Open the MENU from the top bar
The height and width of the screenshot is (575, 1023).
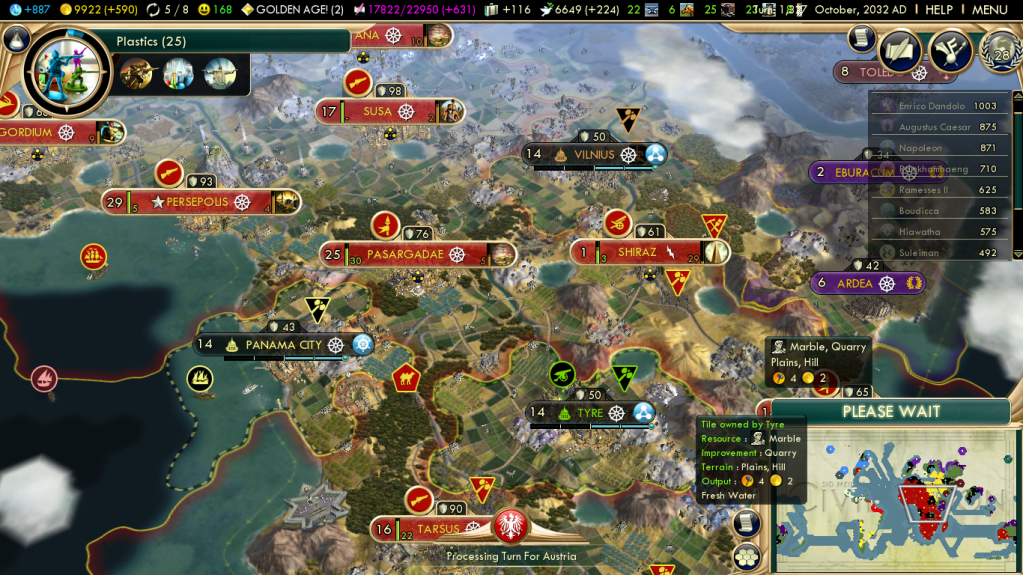pos(989,10)
